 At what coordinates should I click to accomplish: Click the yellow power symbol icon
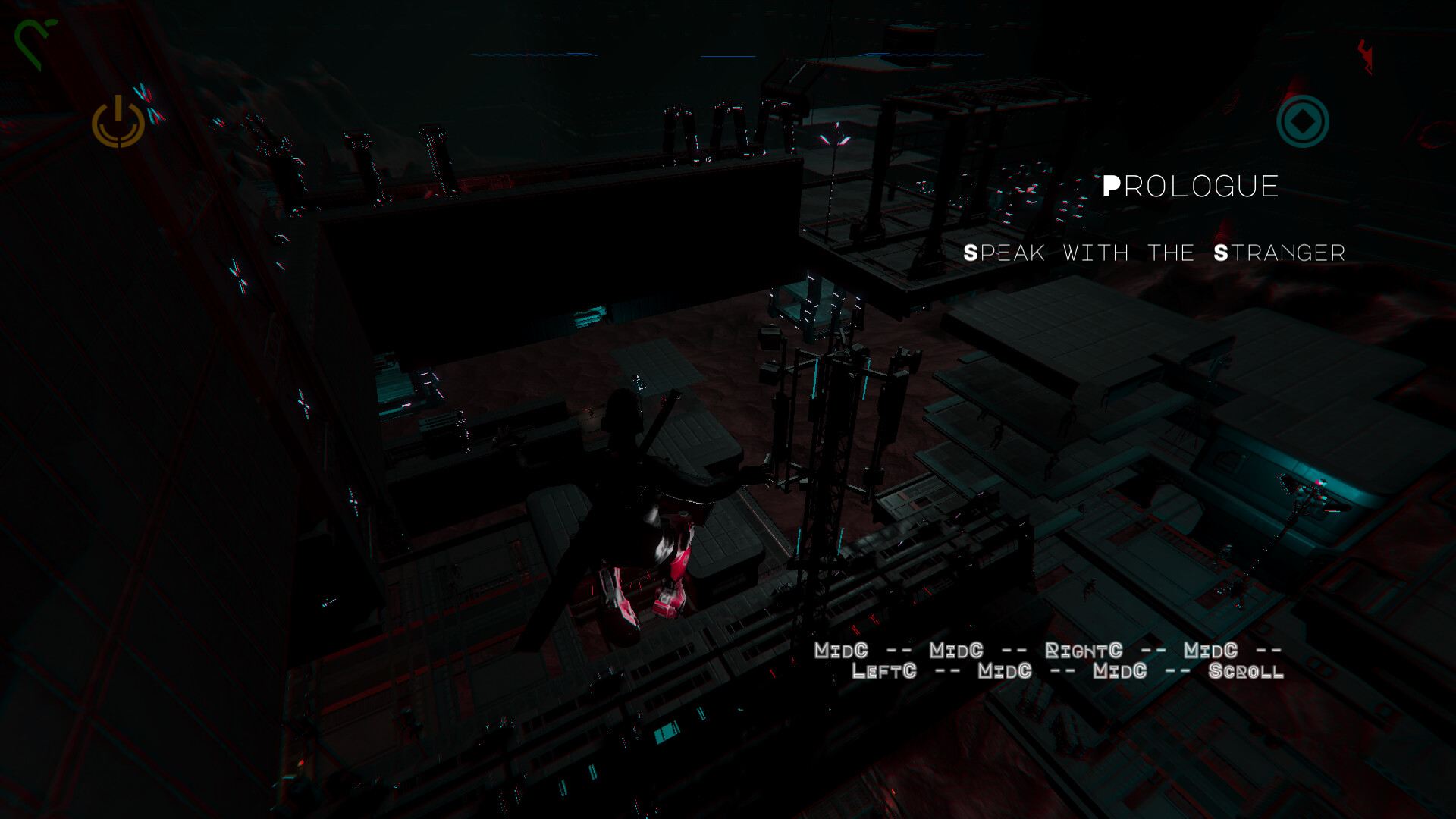point(118,123)
